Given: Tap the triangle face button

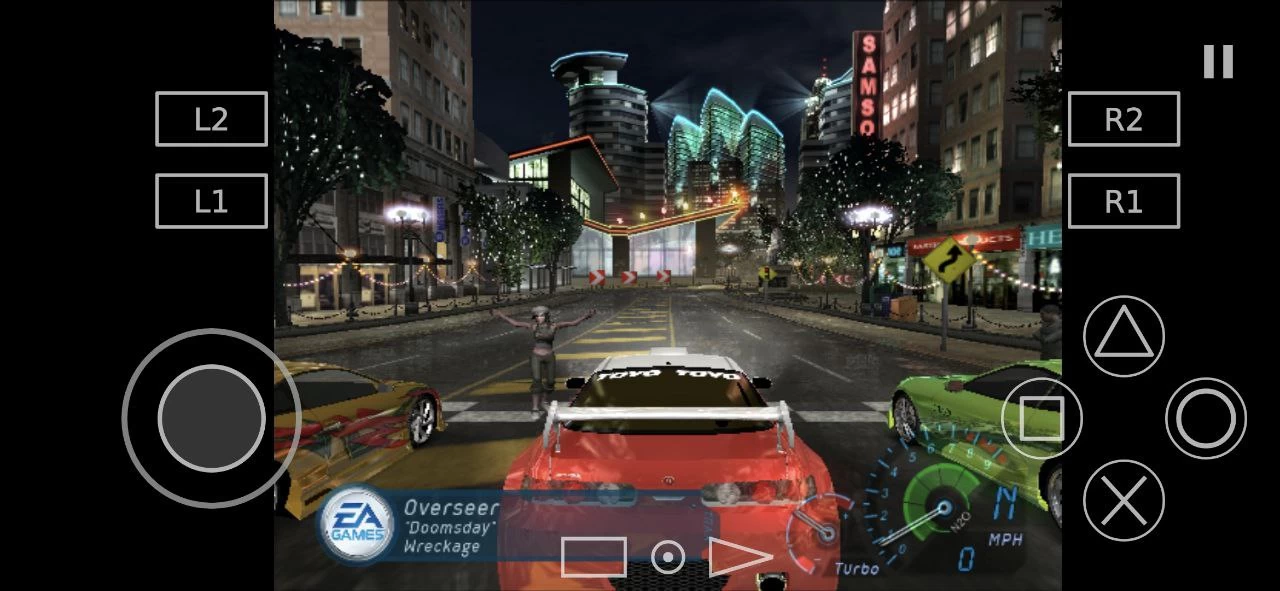Looking at the screenshot, I should click(x=1124, y=336).
